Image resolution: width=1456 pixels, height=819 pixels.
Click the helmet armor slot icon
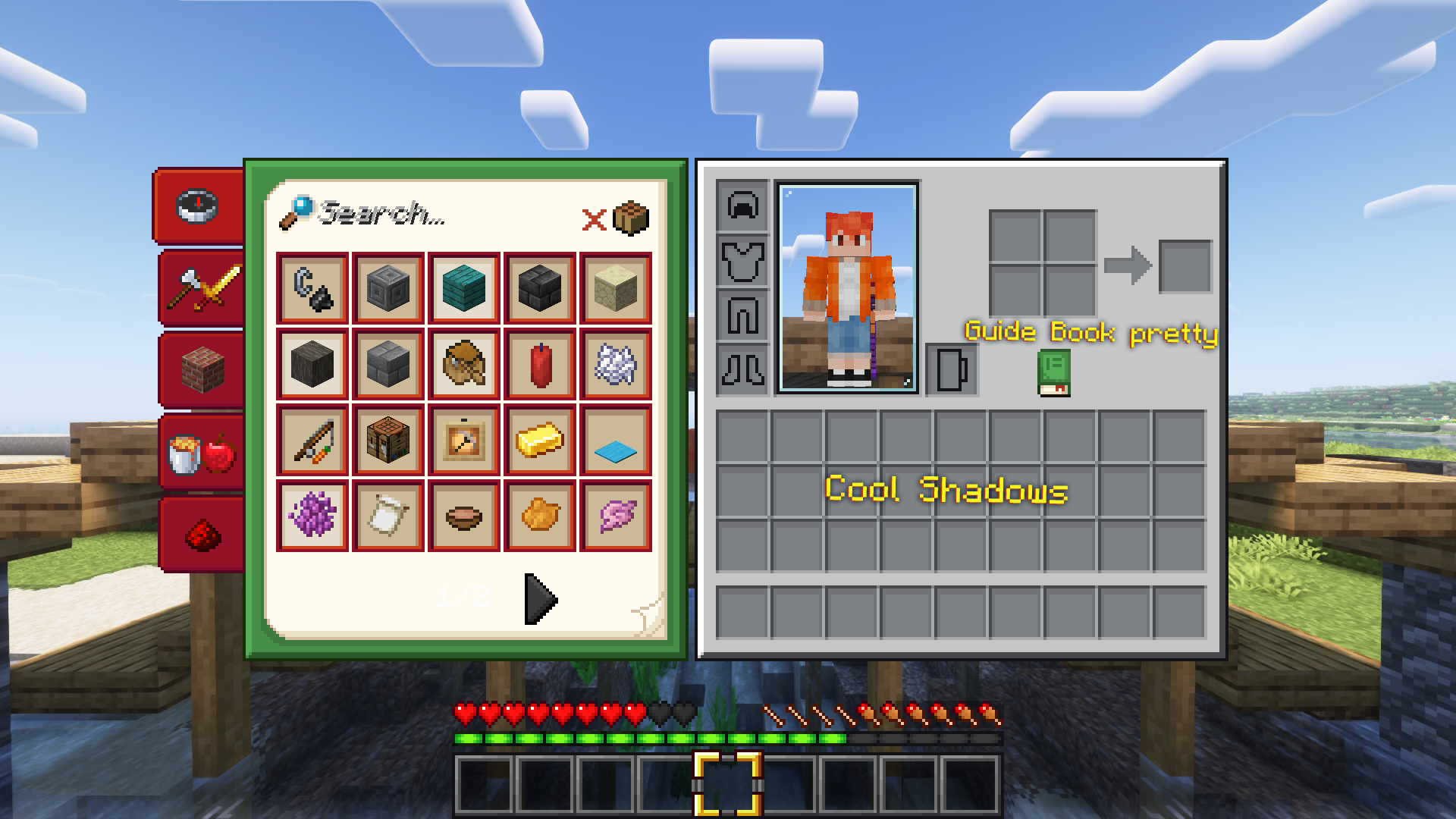[741, 206]
